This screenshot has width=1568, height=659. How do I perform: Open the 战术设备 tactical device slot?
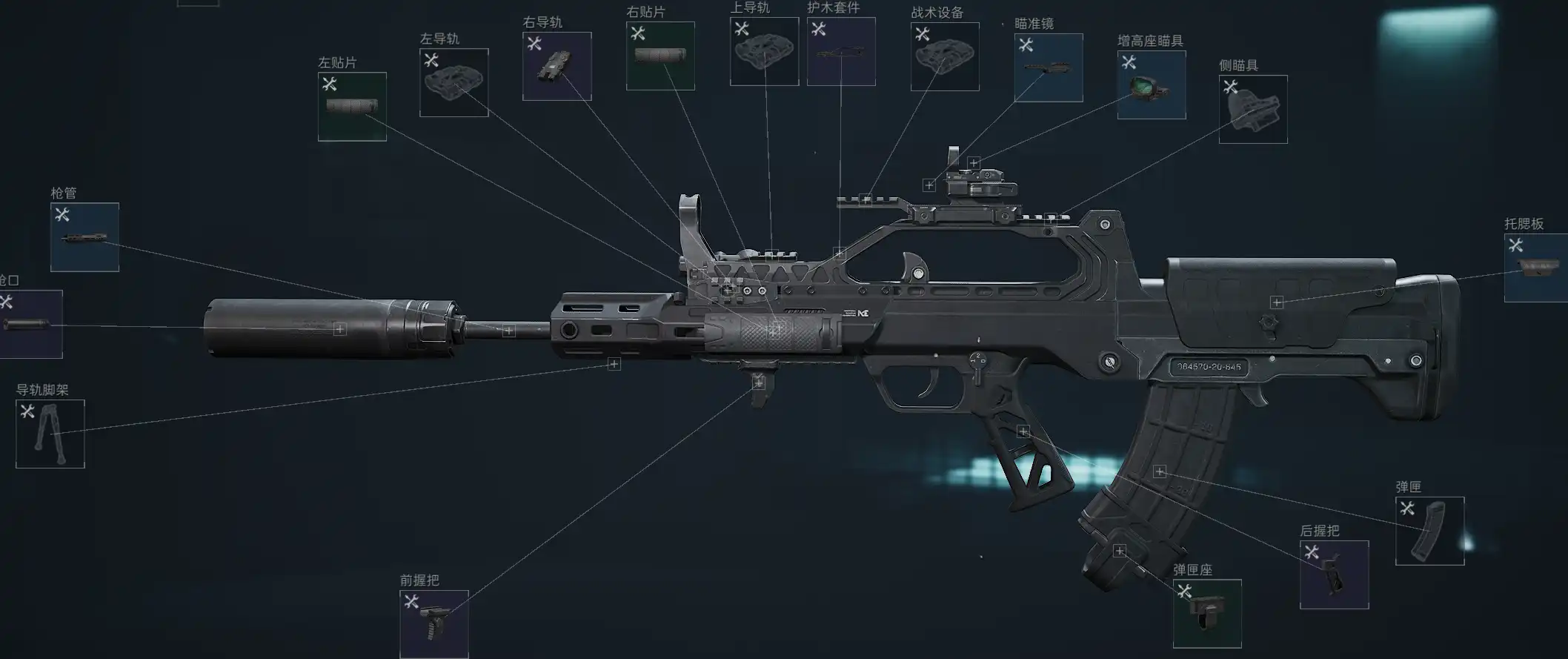click(945, 56)
